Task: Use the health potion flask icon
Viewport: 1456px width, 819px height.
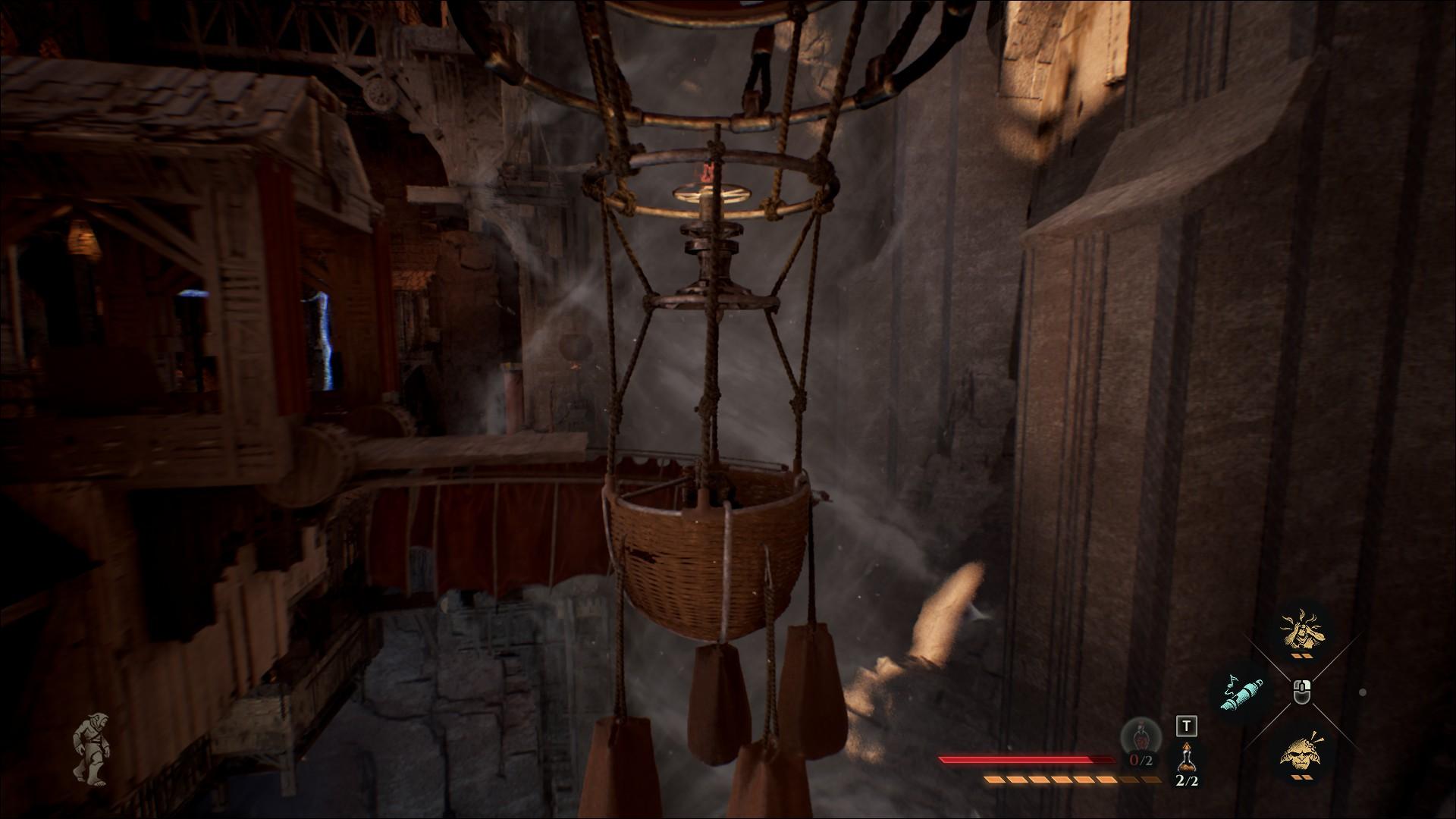Action: pos(1187,758)
